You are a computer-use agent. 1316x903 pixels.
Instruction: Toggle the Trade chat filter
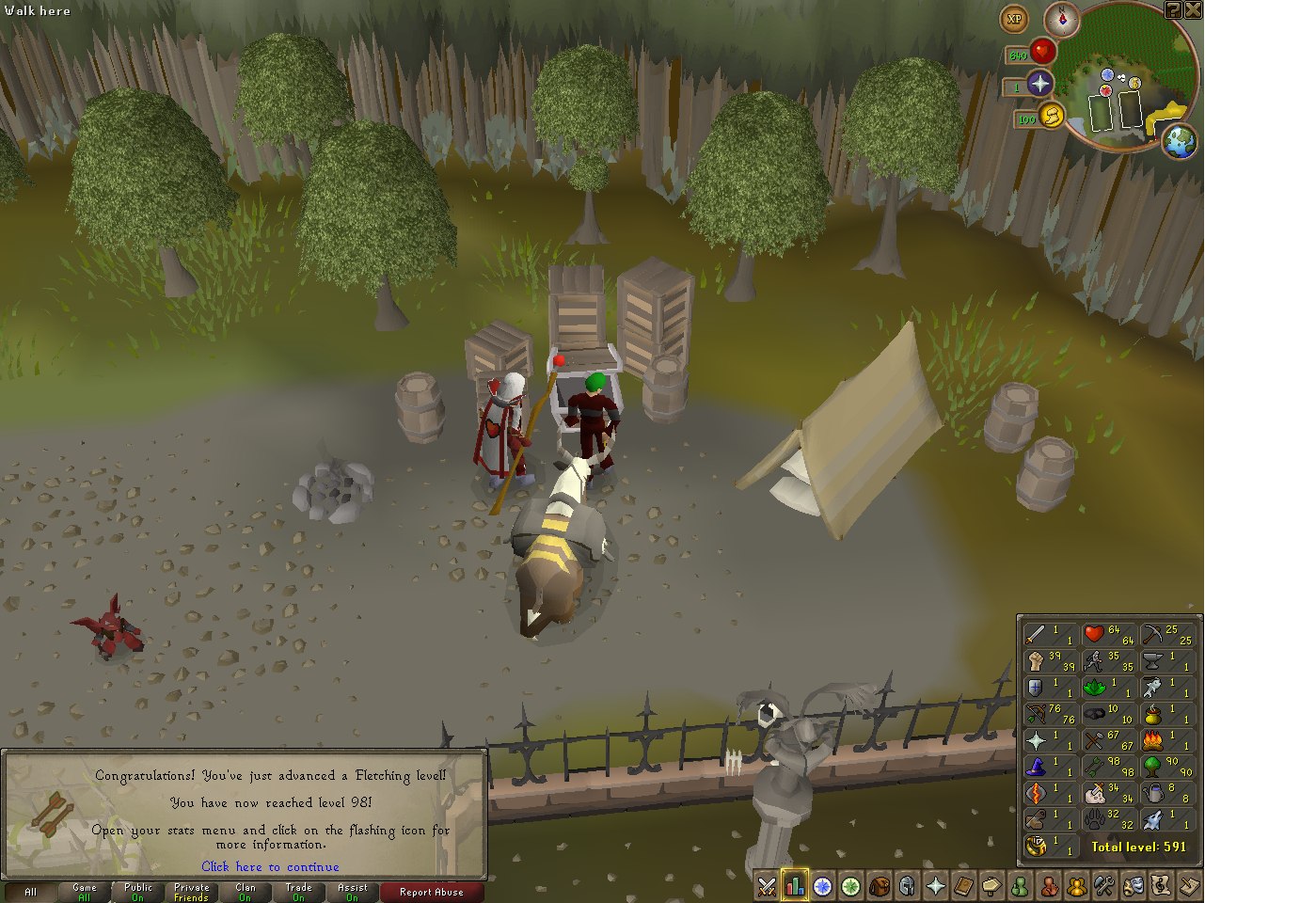click(297, 892)
